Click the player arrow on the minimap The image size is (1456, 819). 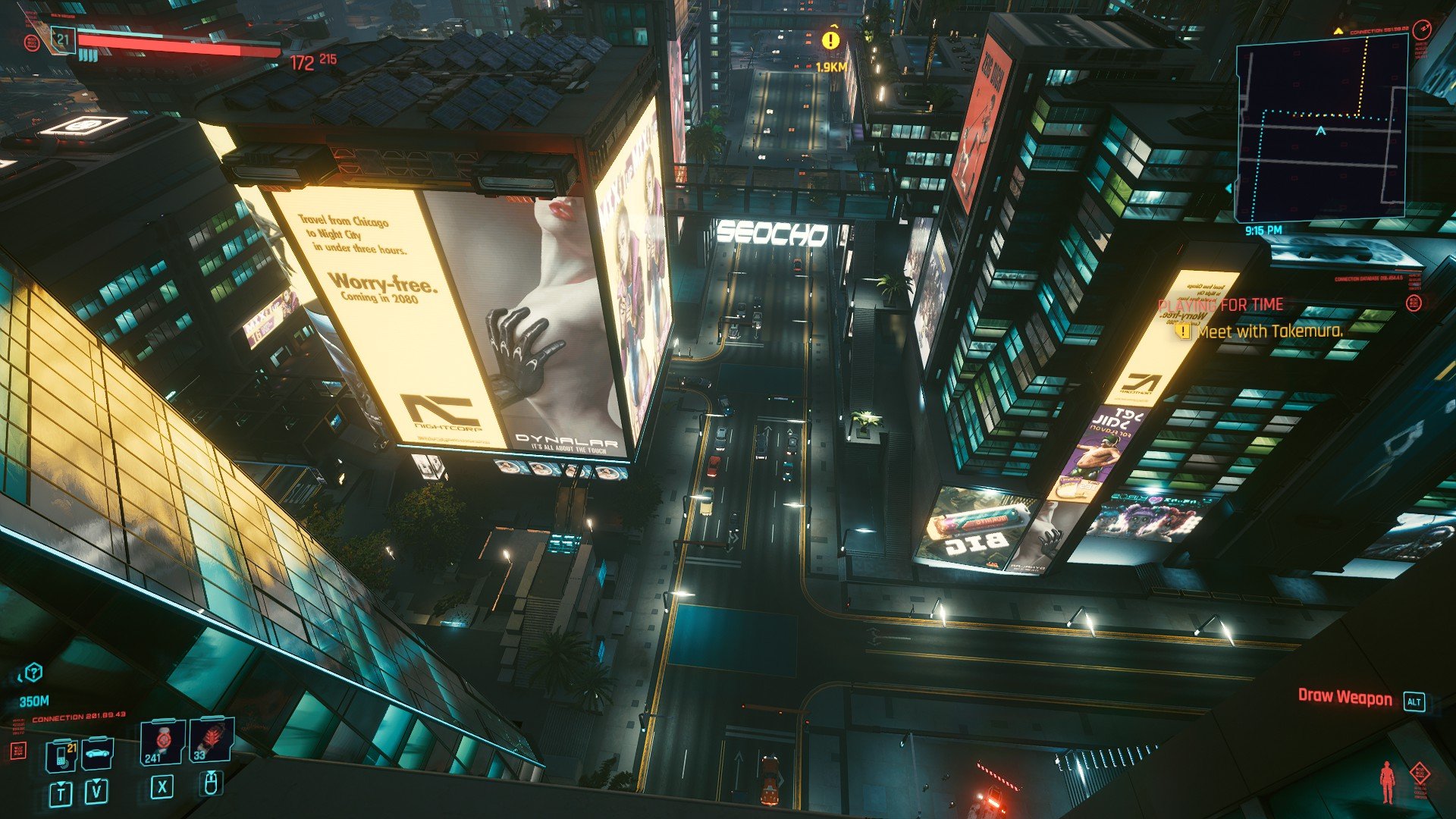click(x=1320, y=131)
